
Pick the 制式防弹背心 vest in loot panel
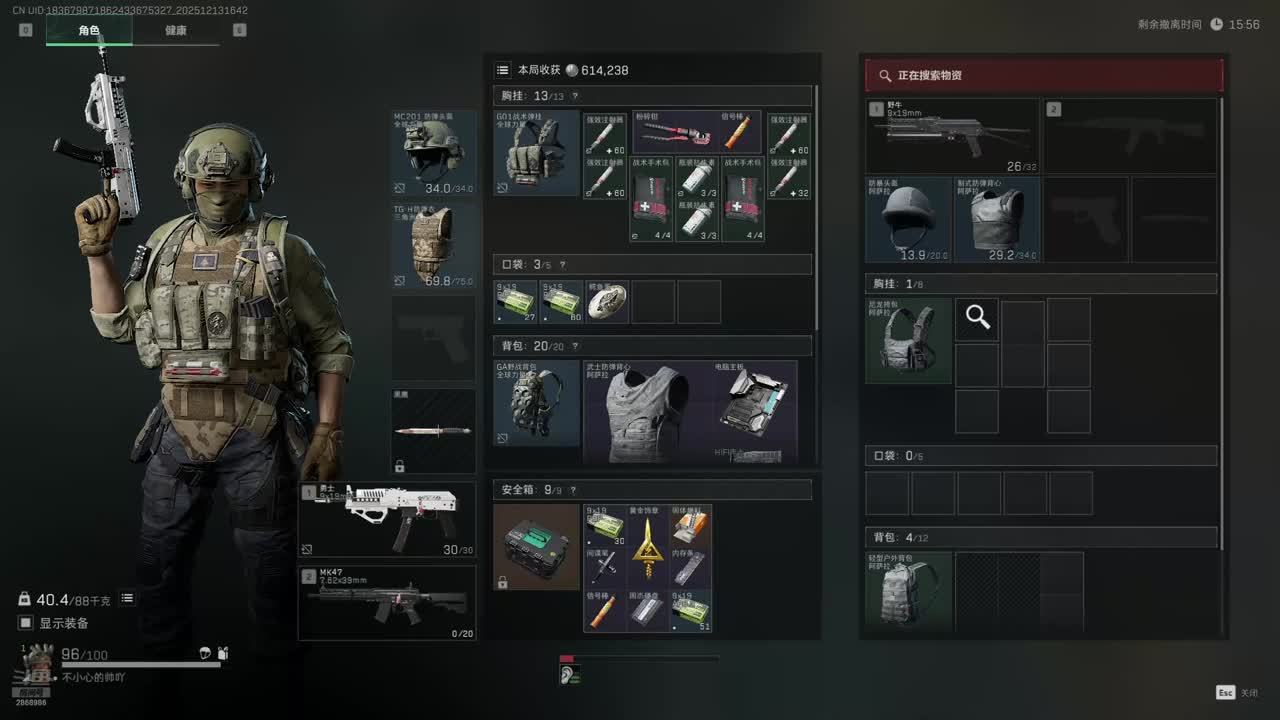pos(996,220)
